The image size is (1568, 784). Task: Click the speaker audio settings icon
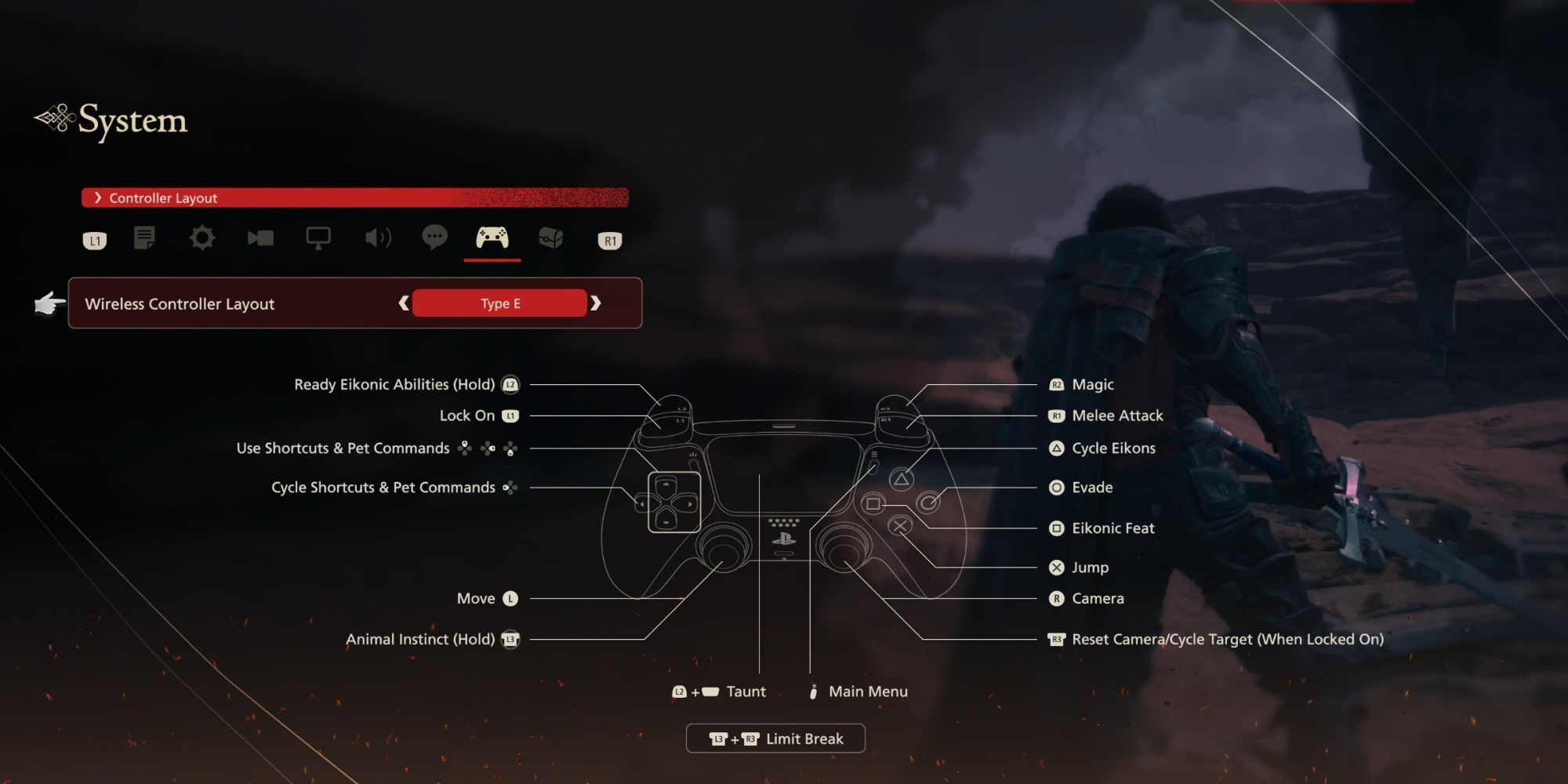point(377,239)
